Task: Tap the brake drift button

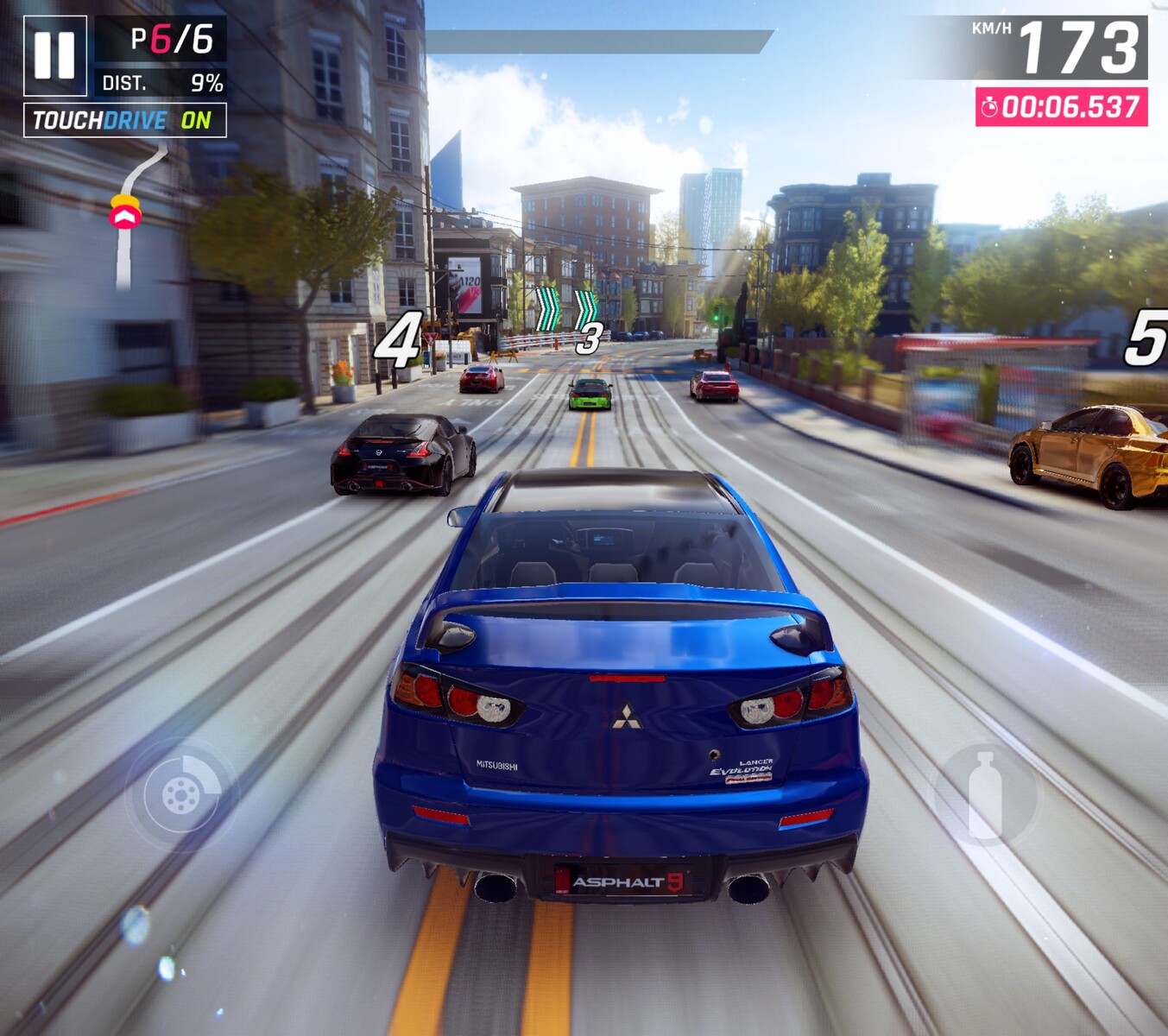Action: 181,794
